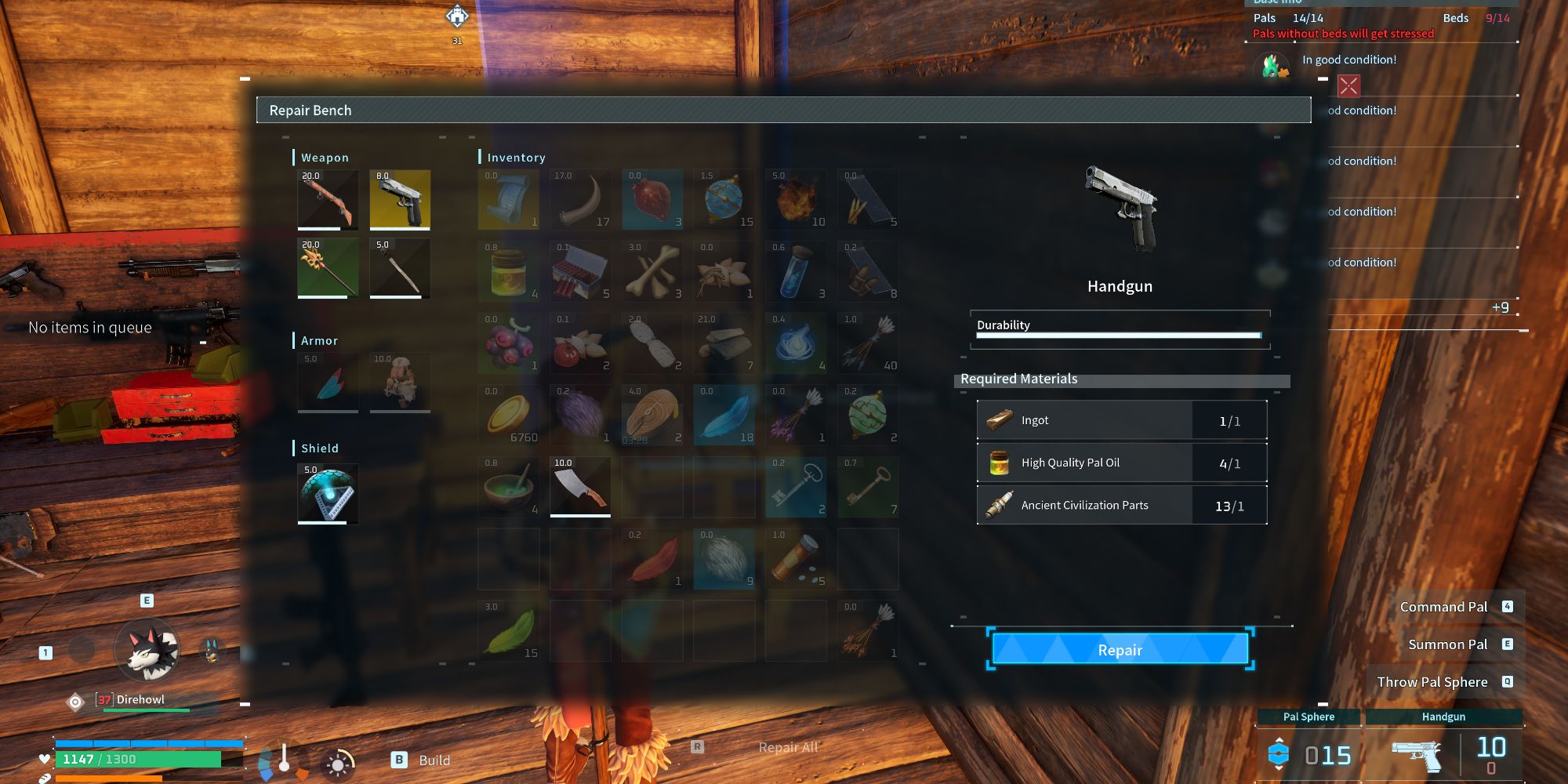
Task: Select the Handgun weapon slot
Action: [400, 200]
